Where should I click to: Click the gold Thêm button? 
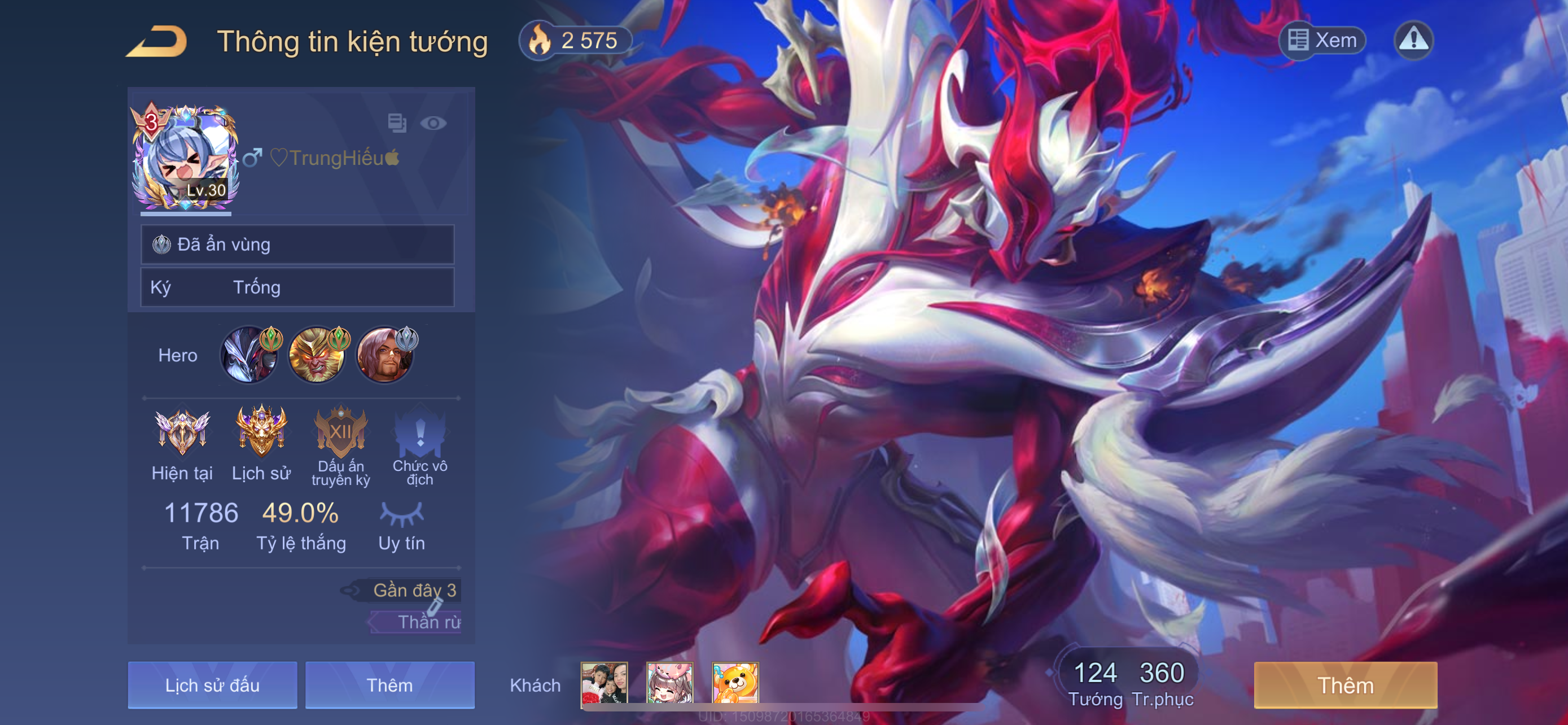coord(1345,685)
